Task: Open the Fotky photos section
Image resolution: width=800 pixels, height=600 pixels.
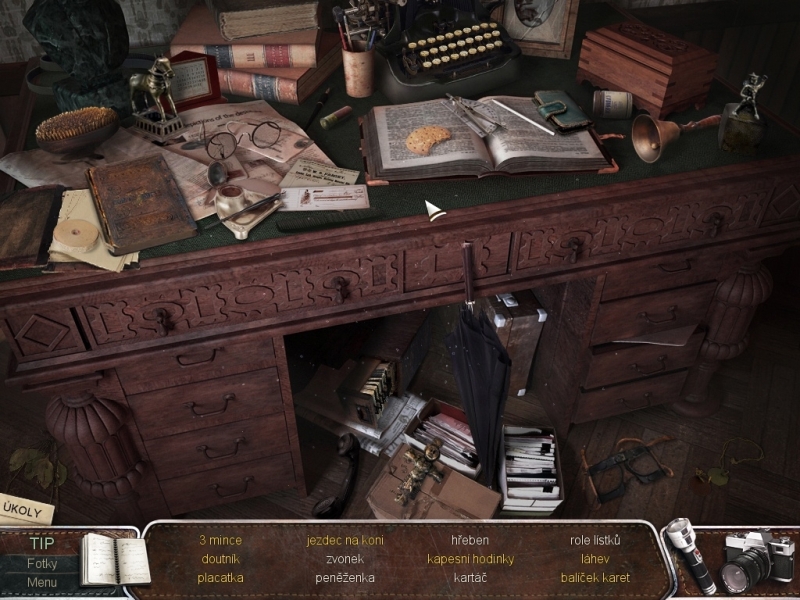Action: [x=41, y=563]
